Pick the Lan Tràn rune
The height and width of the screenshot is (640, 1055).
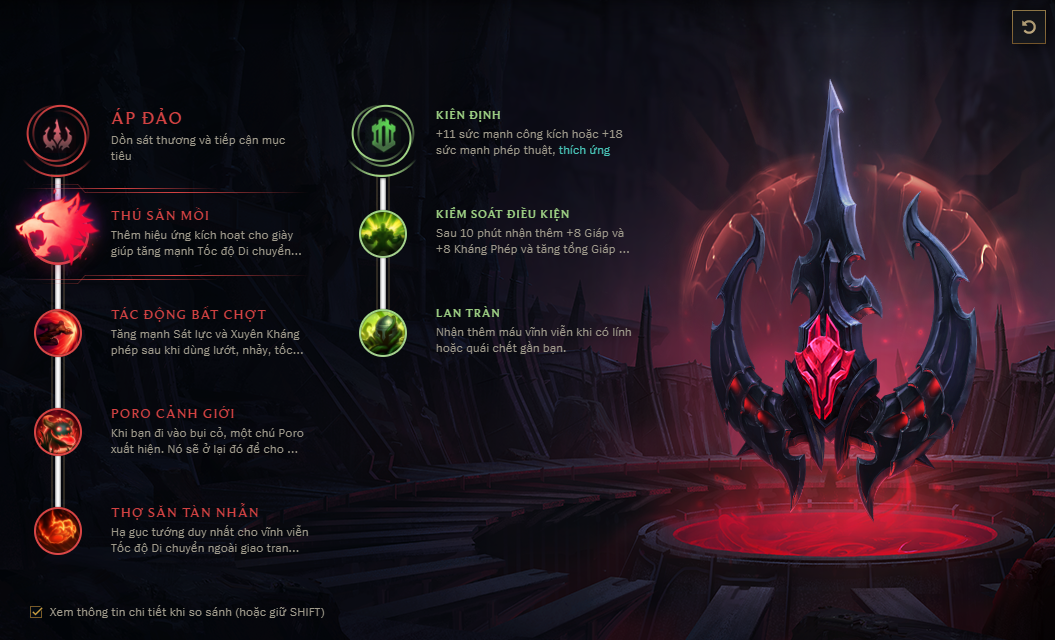(x=383, y=331)
